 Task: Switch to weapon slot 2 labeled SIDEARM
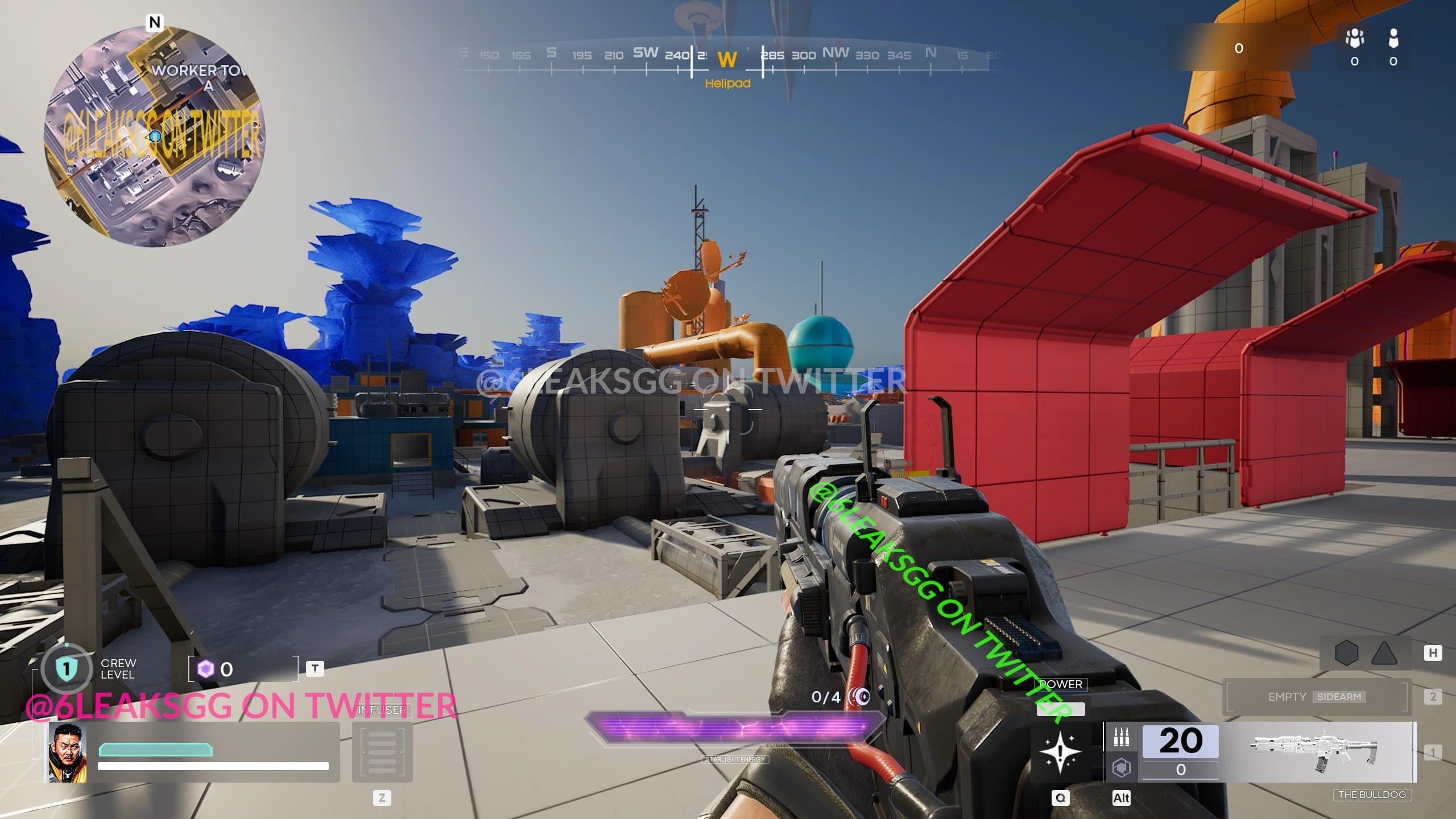[1314, 697]
